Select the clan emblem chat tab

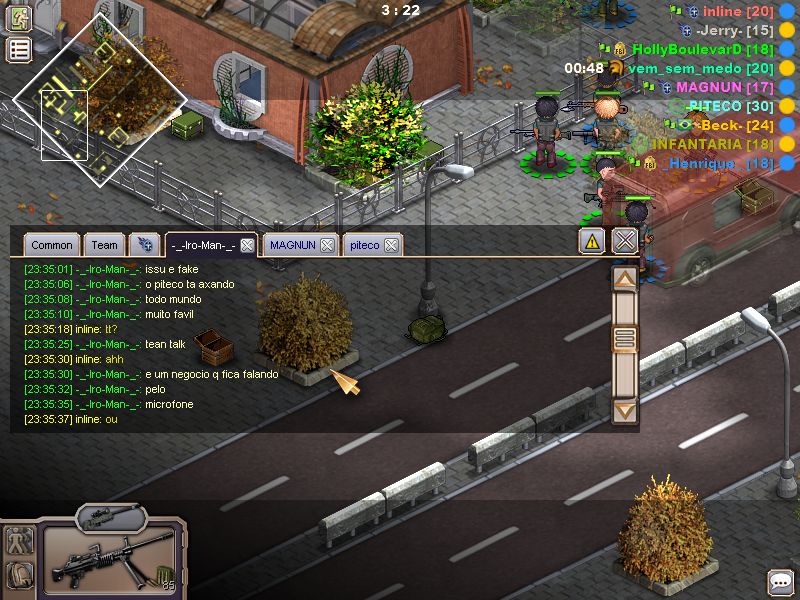pos(145,245)
